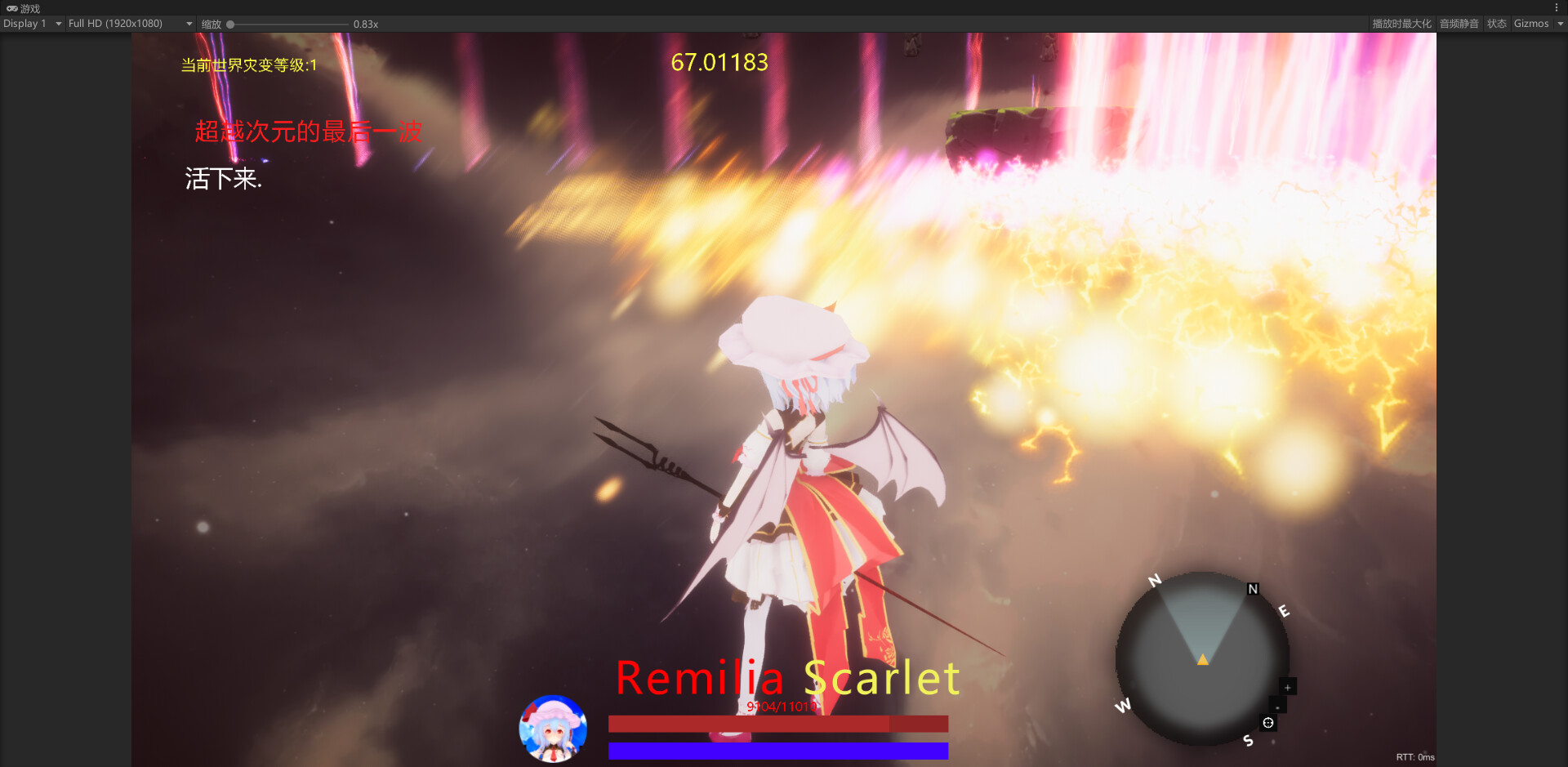
Task: Select the North marker on the compass
Action: [x=1154, y=580]
